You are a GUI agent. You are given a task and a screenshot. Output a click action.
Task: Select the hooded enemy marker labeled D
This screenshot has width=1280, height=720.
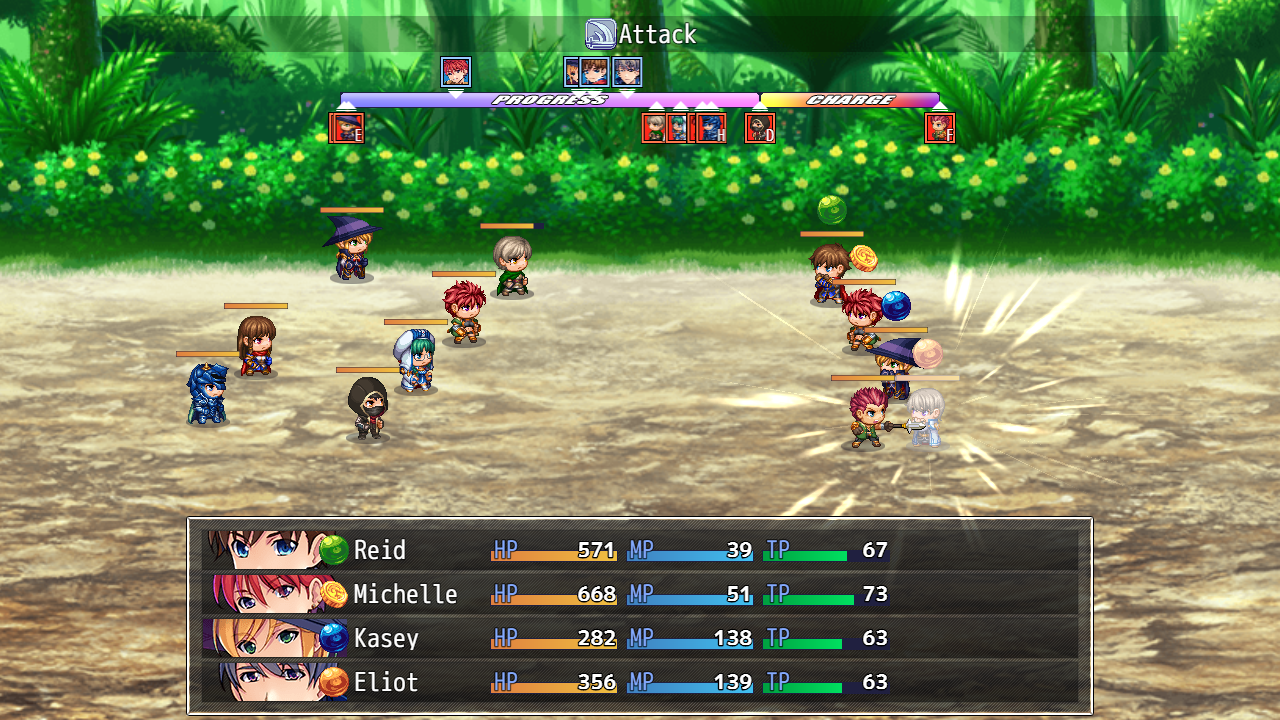pos(760,128)
